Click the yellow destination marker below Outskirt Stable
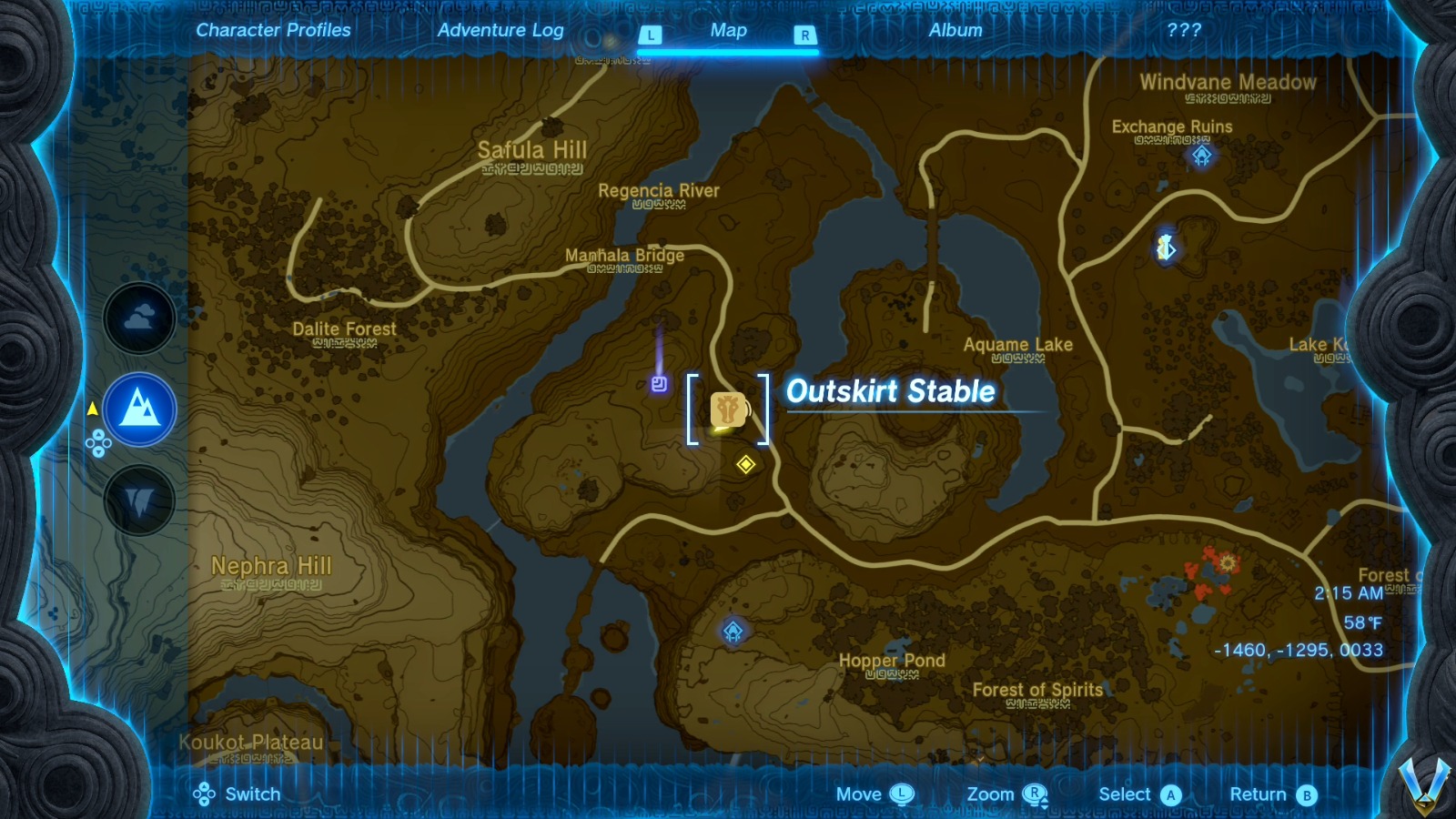This screenshot has height=819, width=1456. pyautogui.click(x=744, y=464)
